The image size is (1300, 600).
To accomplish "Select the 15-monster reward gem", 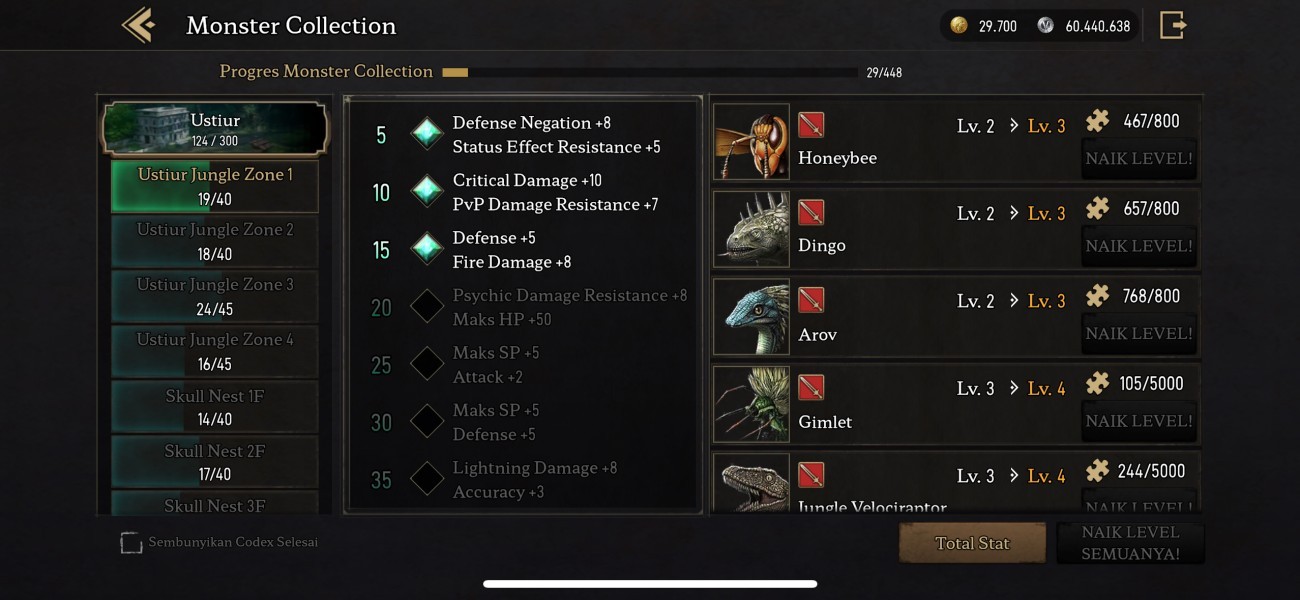I will pos(427,249).
